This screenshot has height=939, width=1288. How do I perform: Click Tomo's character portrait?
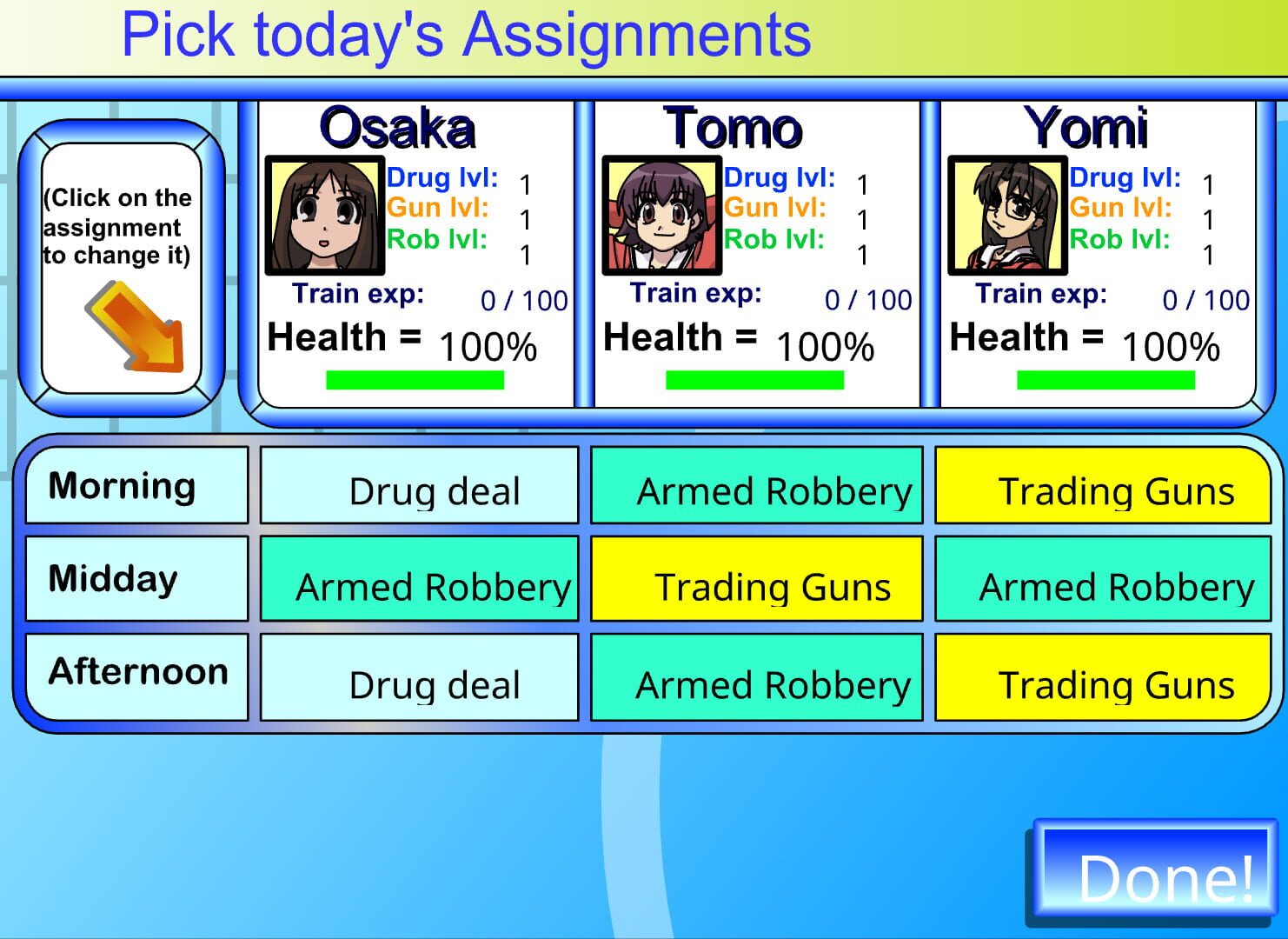pos(661,214)
